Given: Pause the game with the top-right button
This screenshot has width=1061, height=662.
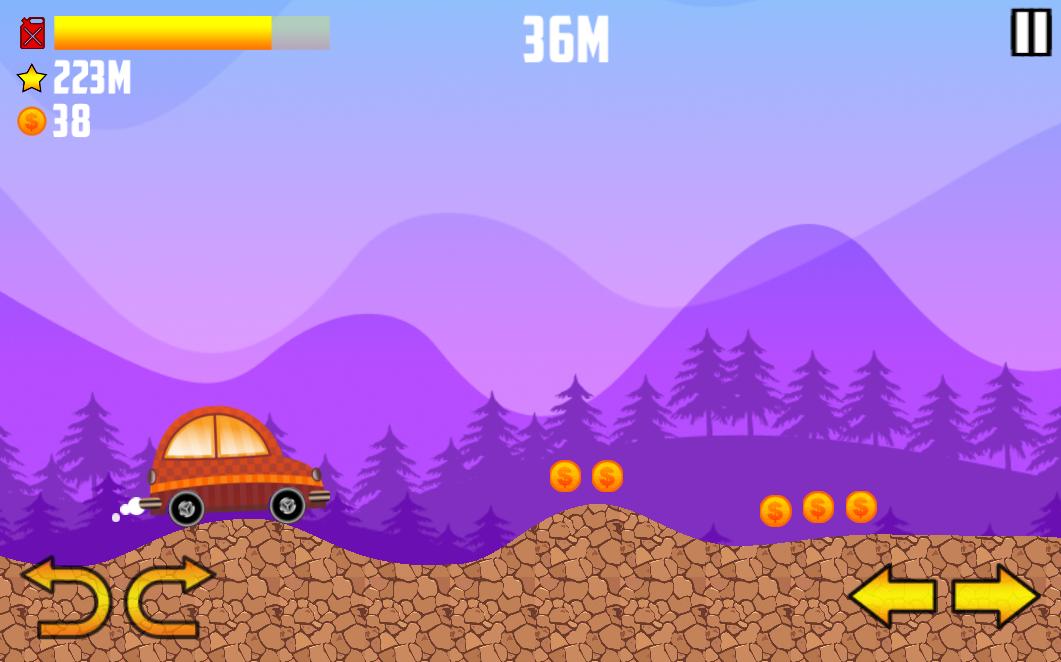Looking at the screenshot, I should [x=1030, y=33].
